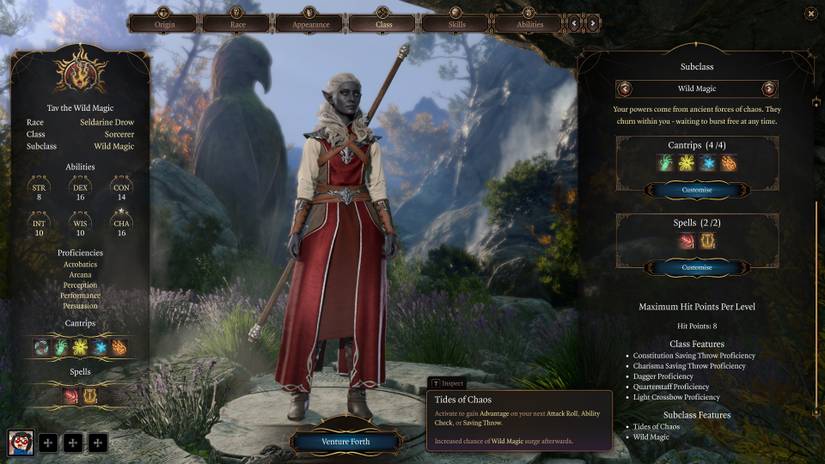
Task: Switch to the Skills tab
Action: click(x=456, y=23)
